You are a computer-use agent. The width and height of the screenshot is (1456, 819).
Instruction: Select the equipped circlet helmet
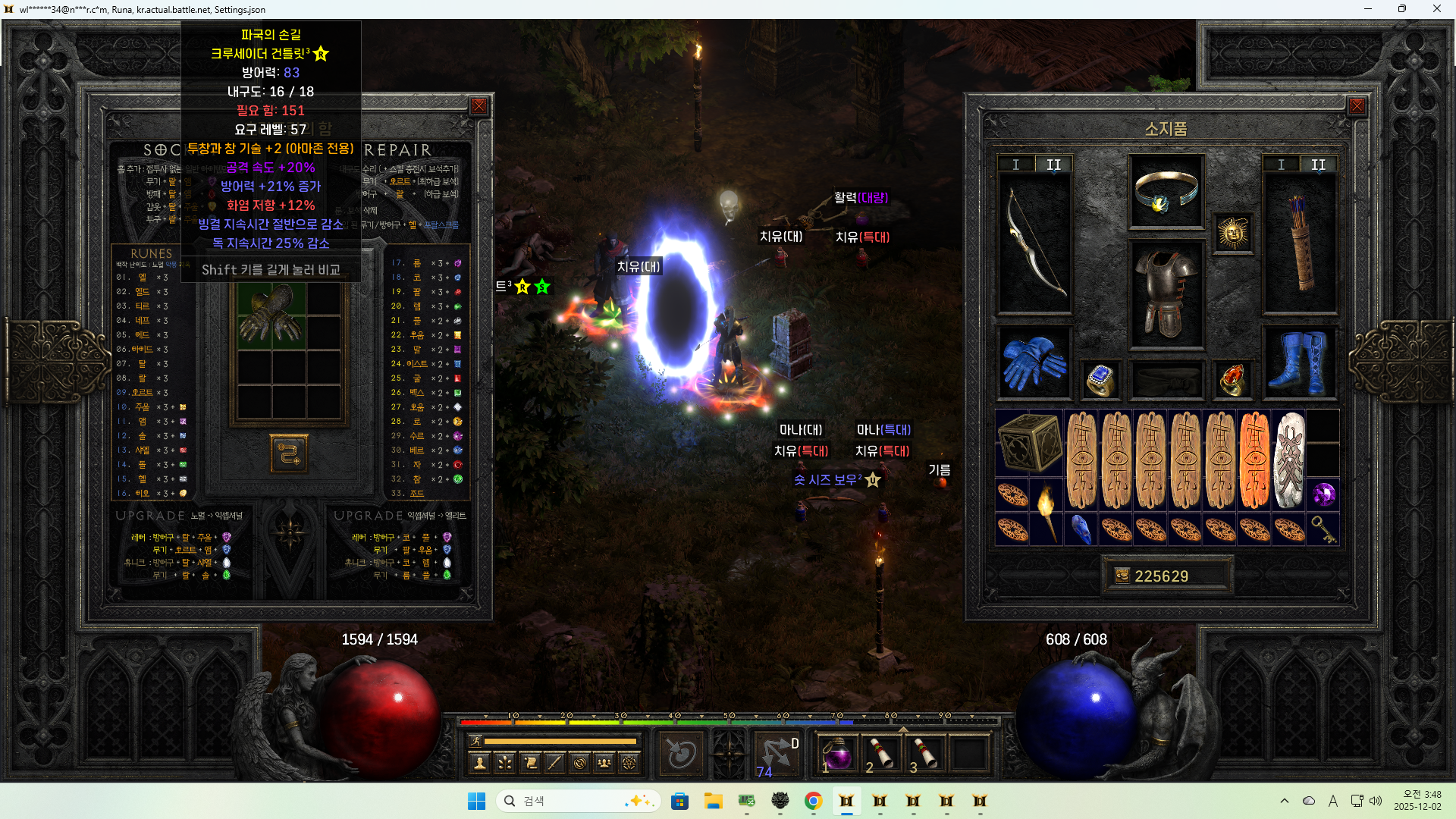pyautogui.click(x=1166, y=191)
